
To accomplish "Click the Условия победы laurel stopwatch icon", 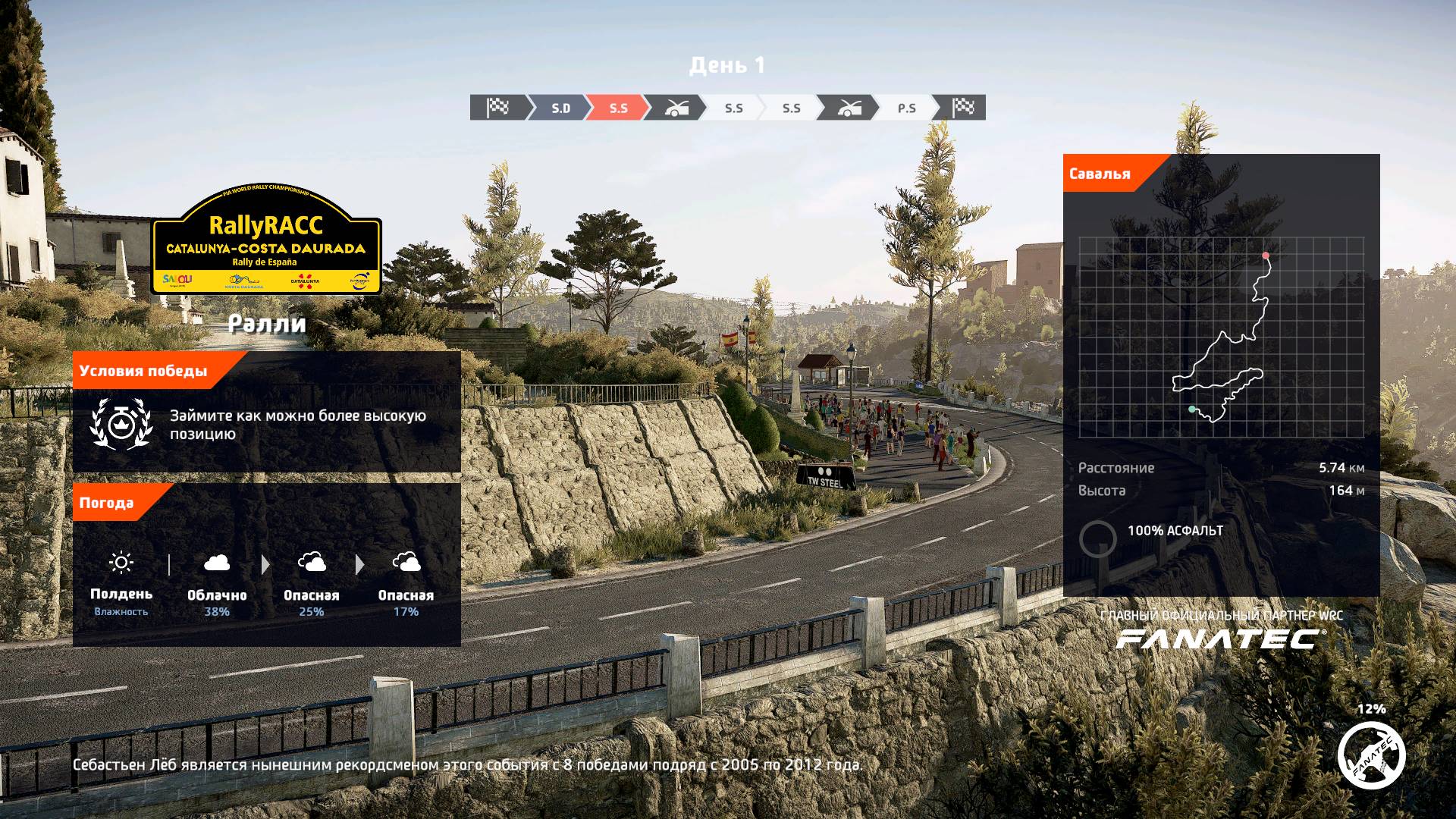I will 120,424.
